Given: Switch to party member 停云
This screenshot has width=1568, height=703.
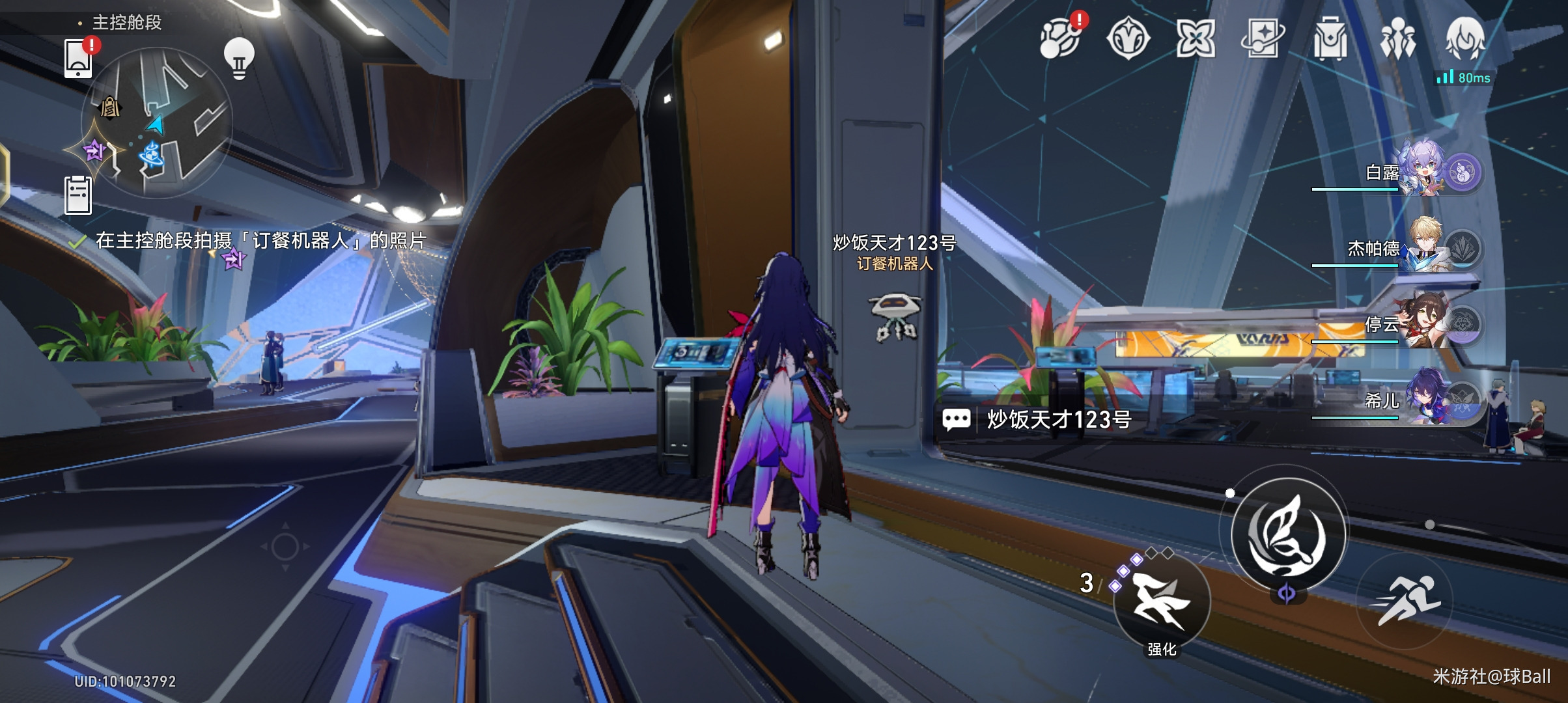Looking at the screenshot, I should [1423, 324].
